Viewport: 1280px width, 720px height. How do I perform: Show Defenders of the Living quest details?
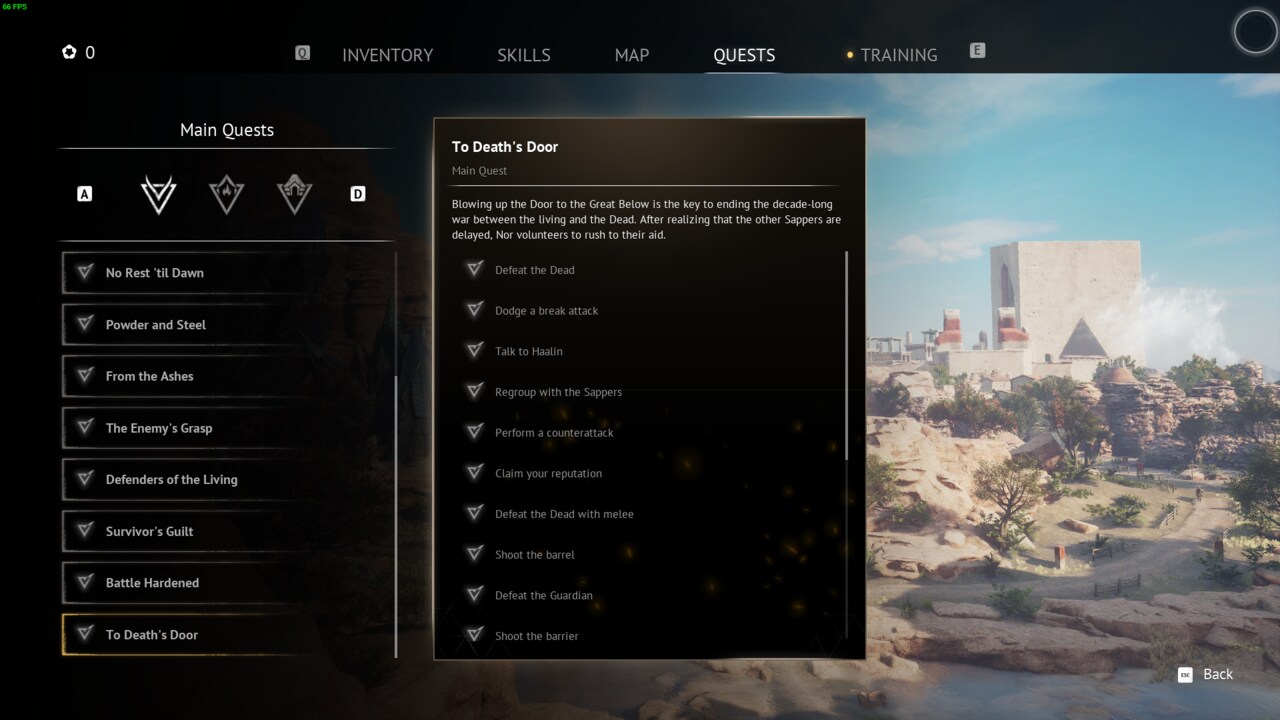point(185,480)
